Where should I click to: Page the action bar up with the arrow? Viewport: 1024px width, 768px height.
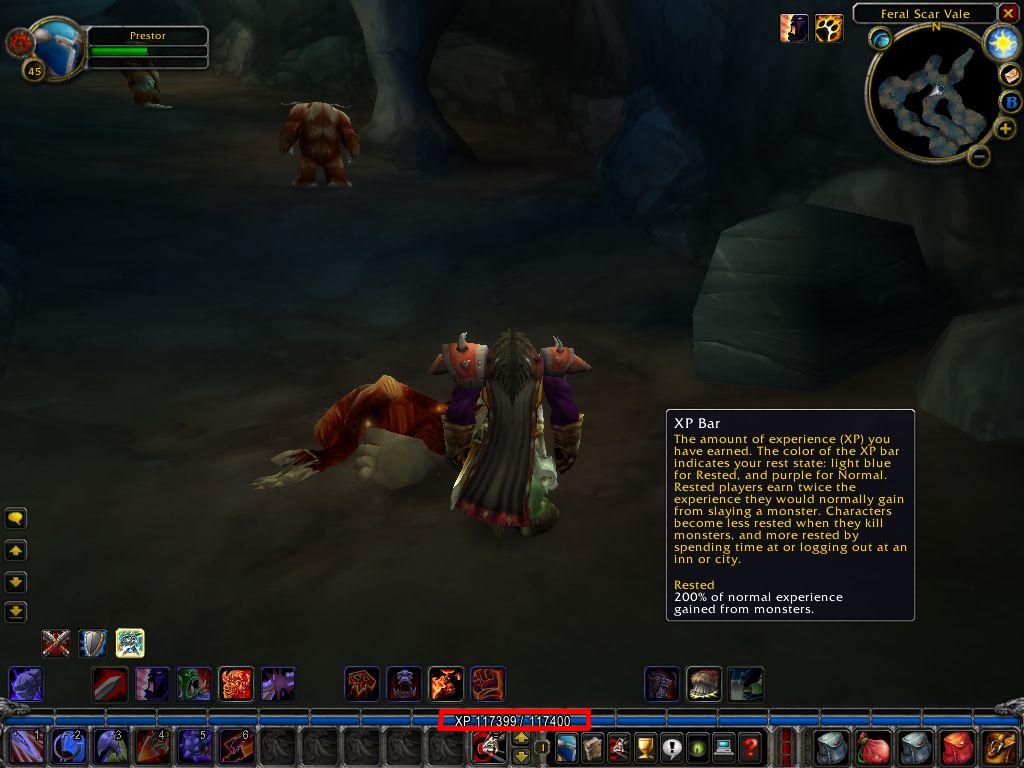tap(520, 738)
